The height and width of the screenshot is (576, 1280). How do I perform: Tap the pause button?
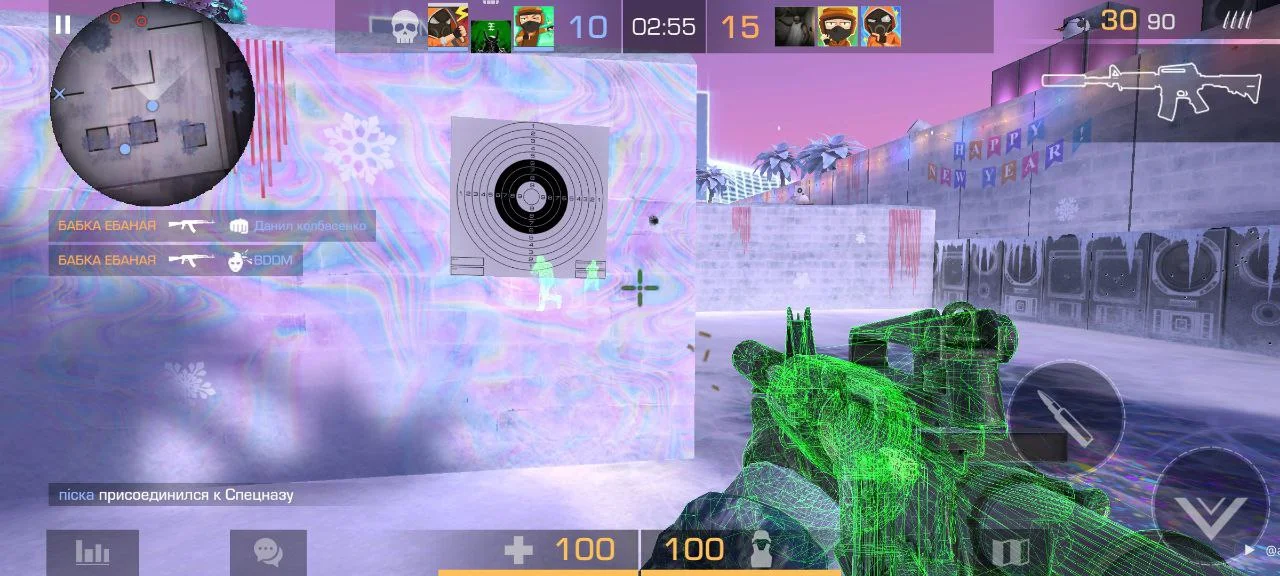click(x=63, y=25)
